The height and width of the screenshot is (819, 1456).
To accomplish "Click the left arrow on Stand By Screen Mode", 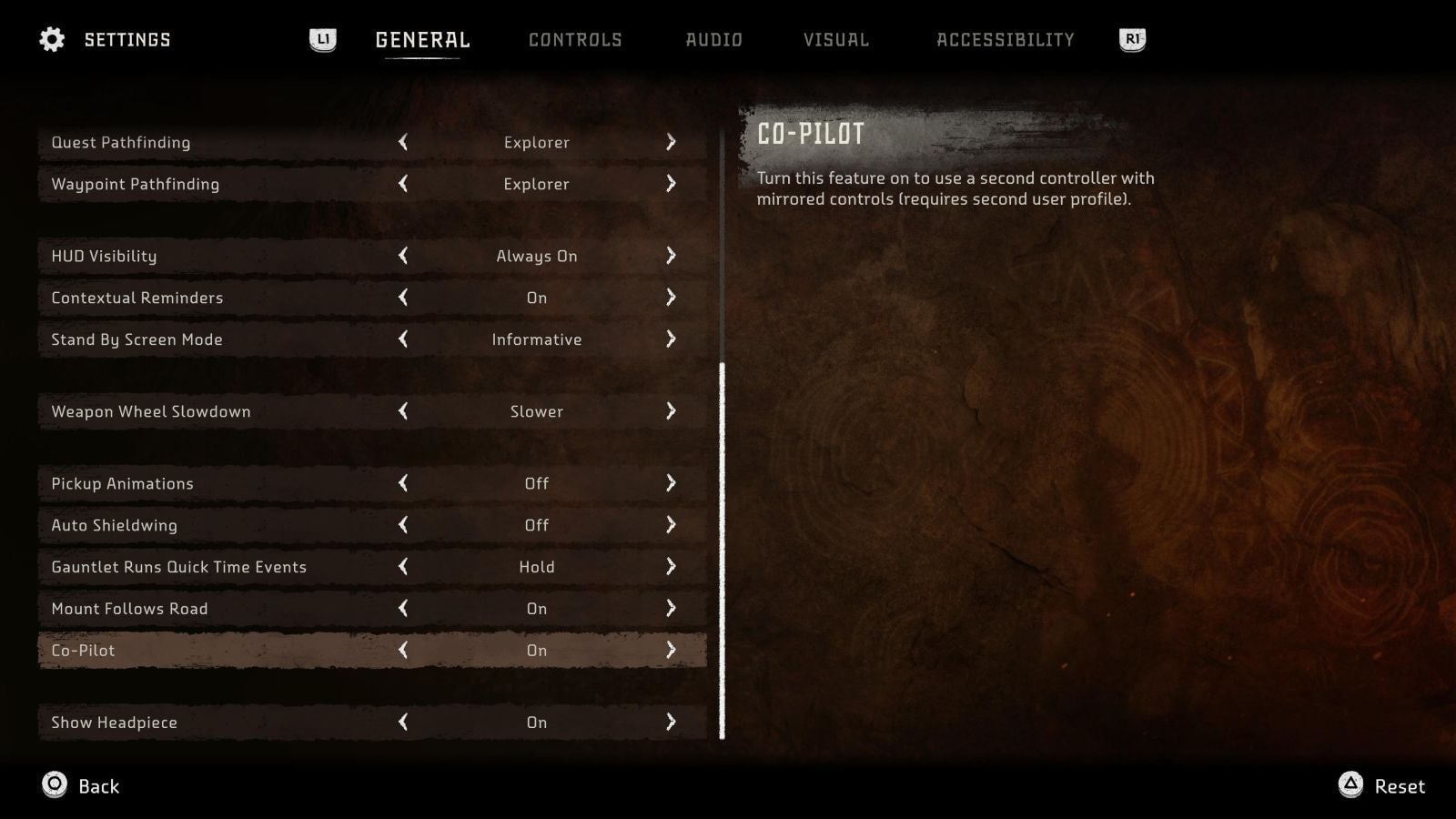I will [x=404, y=339].
